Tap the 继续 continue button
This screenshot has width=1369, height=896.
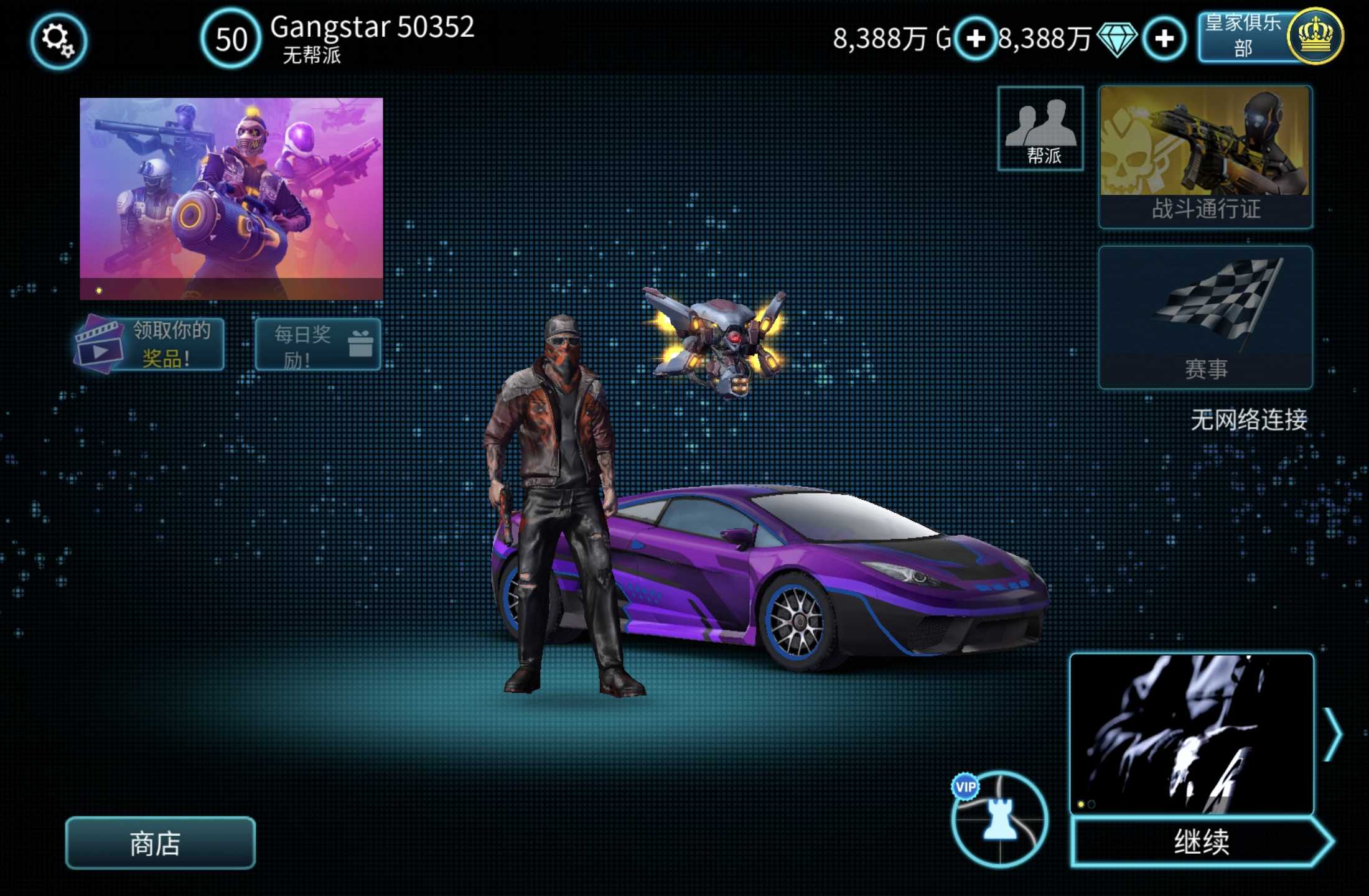click(x=1200, y=842)
